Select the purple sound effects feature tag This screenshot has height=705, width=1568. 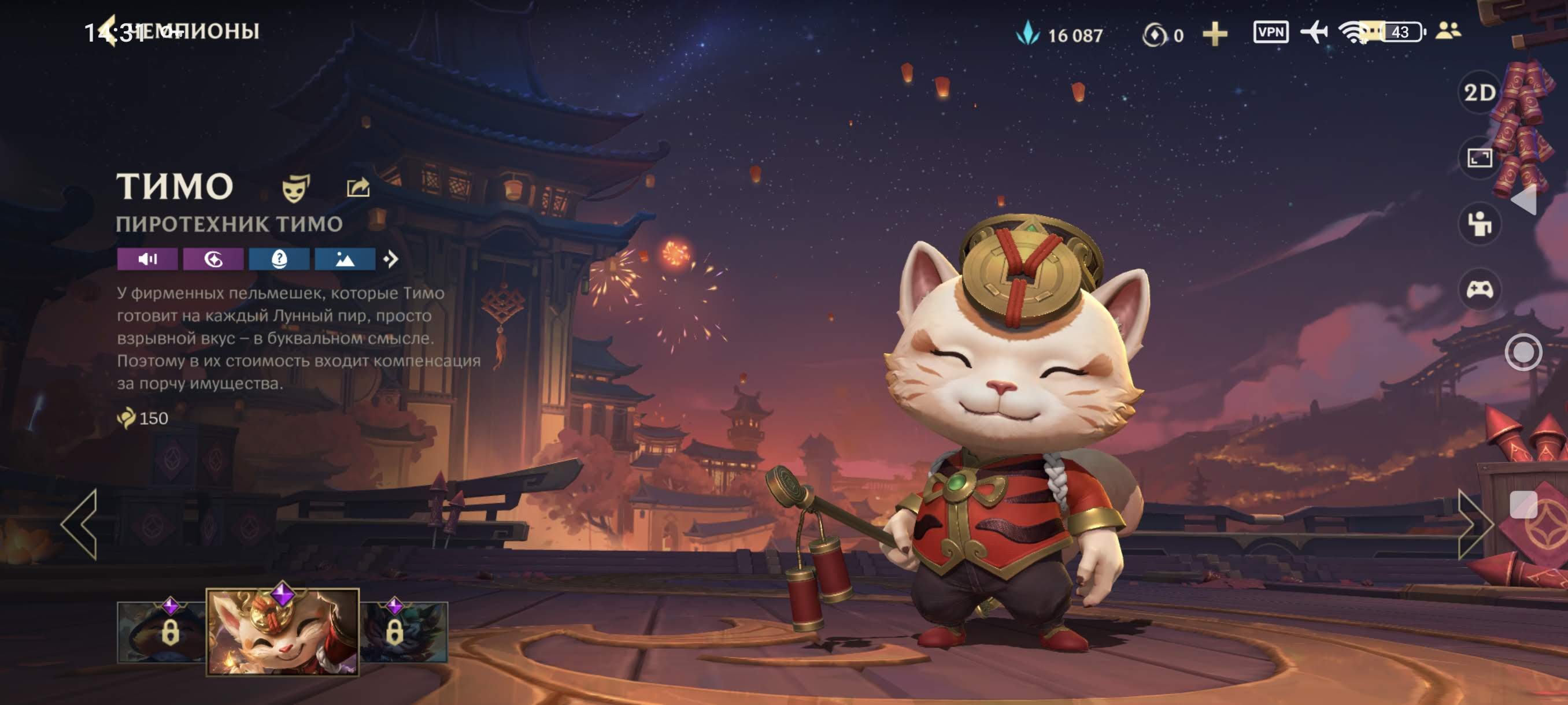(x=147, y=259)
